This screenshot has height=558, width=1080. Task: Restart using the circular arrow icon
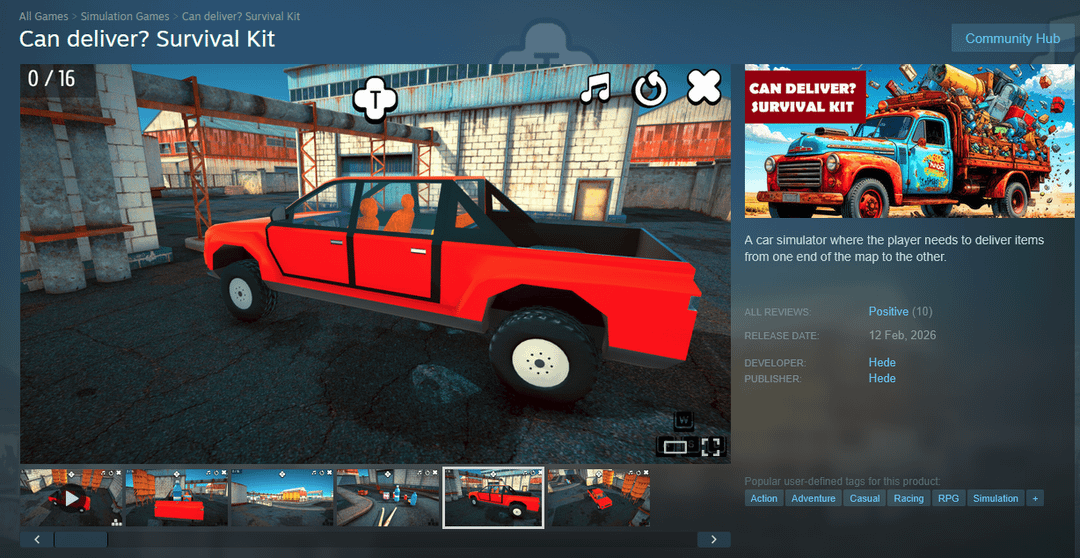point(650,90)
